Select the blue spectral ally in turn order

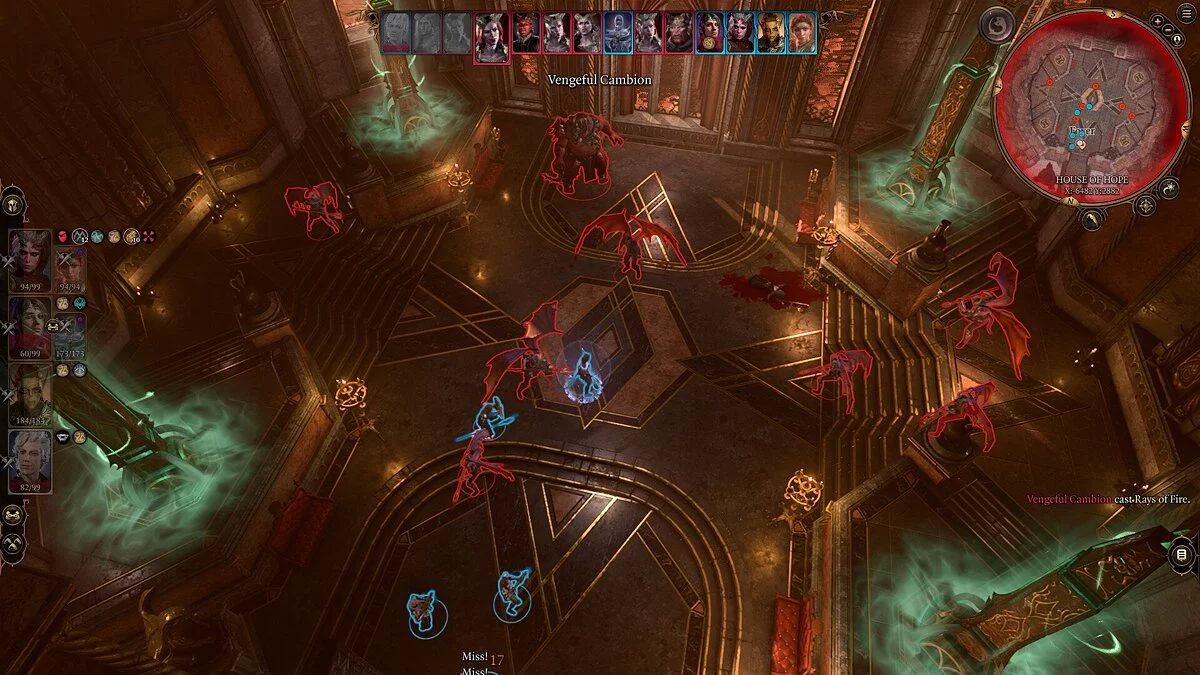pyautogui.click(x=618, y=33)
